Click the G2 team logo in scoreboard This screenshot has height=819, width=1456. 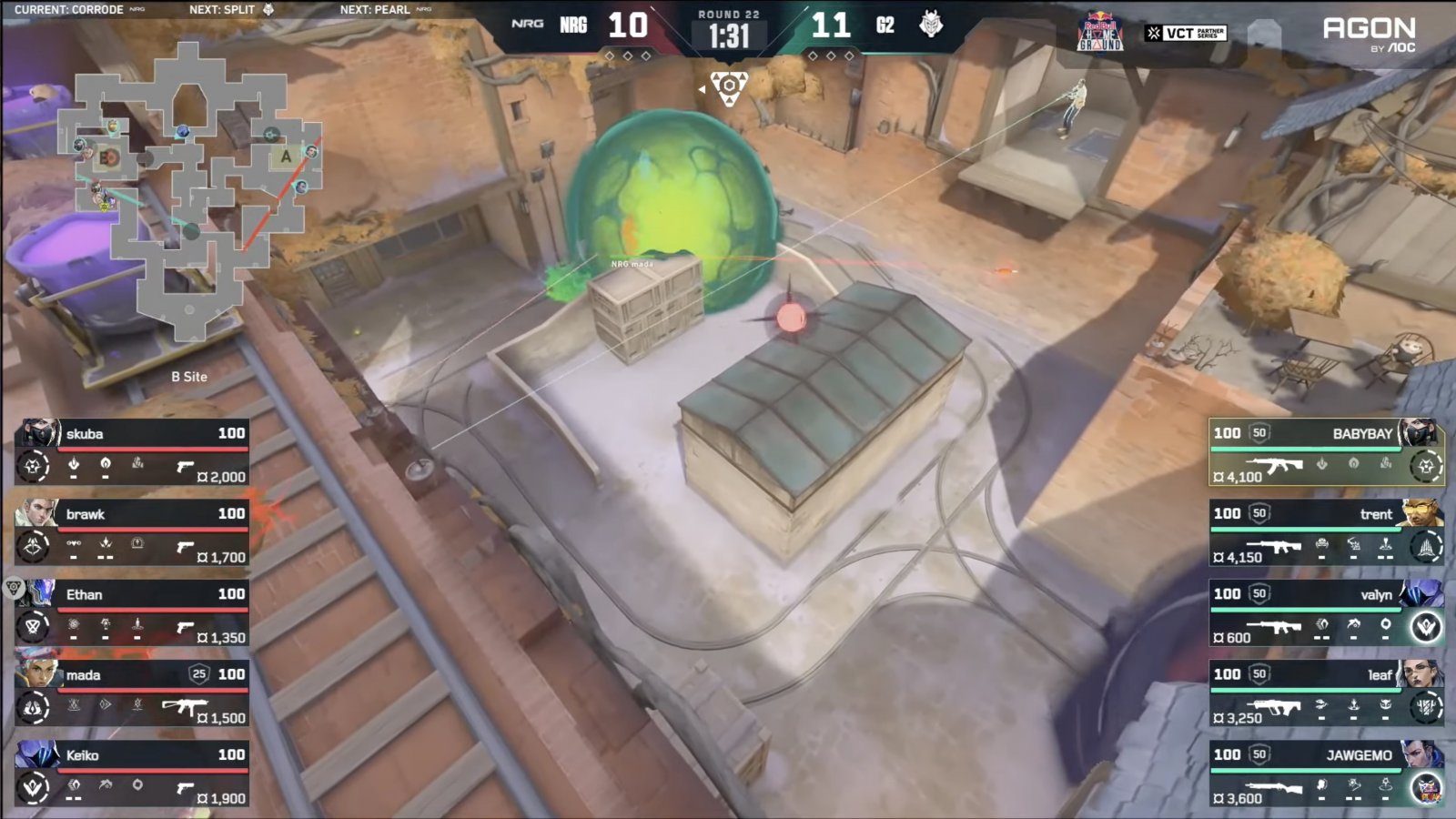[x=931, y=25]
